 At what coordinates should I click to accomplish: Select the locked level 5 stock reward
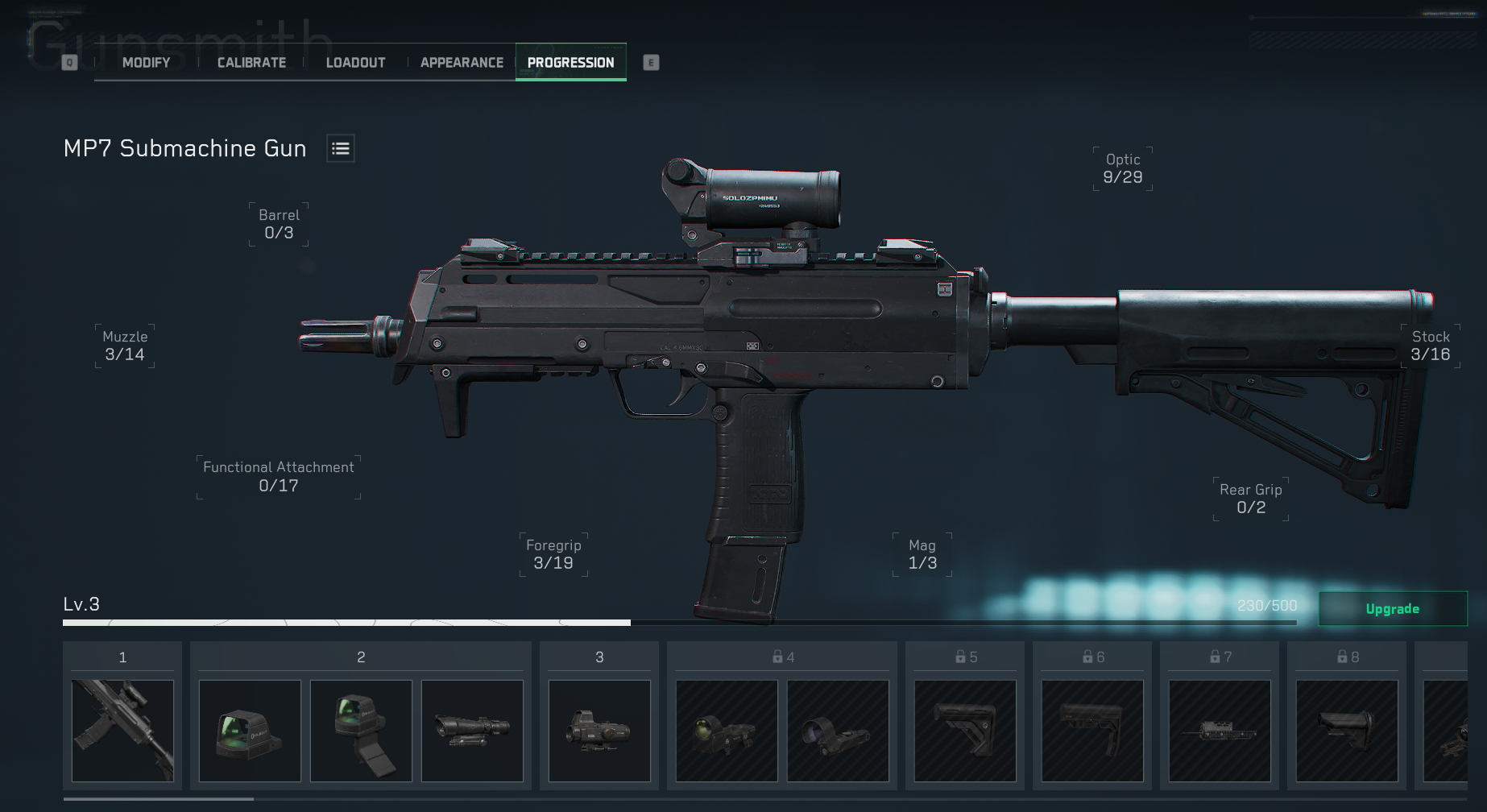tap(965, 731)
